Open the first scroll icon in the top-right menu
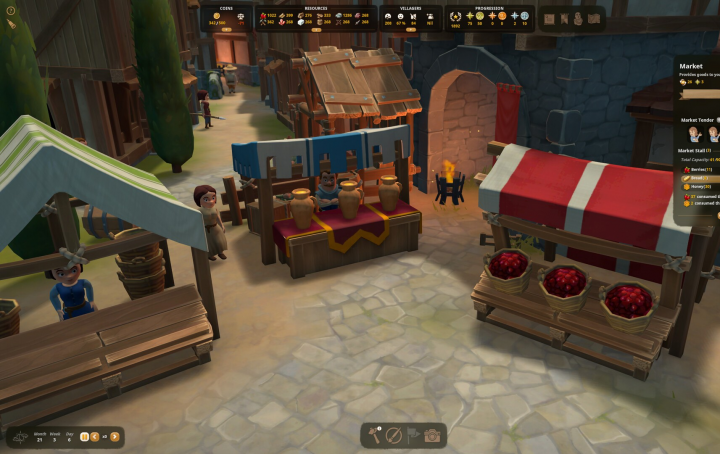The height and width of the screenshot is (454, 720). 549,18
